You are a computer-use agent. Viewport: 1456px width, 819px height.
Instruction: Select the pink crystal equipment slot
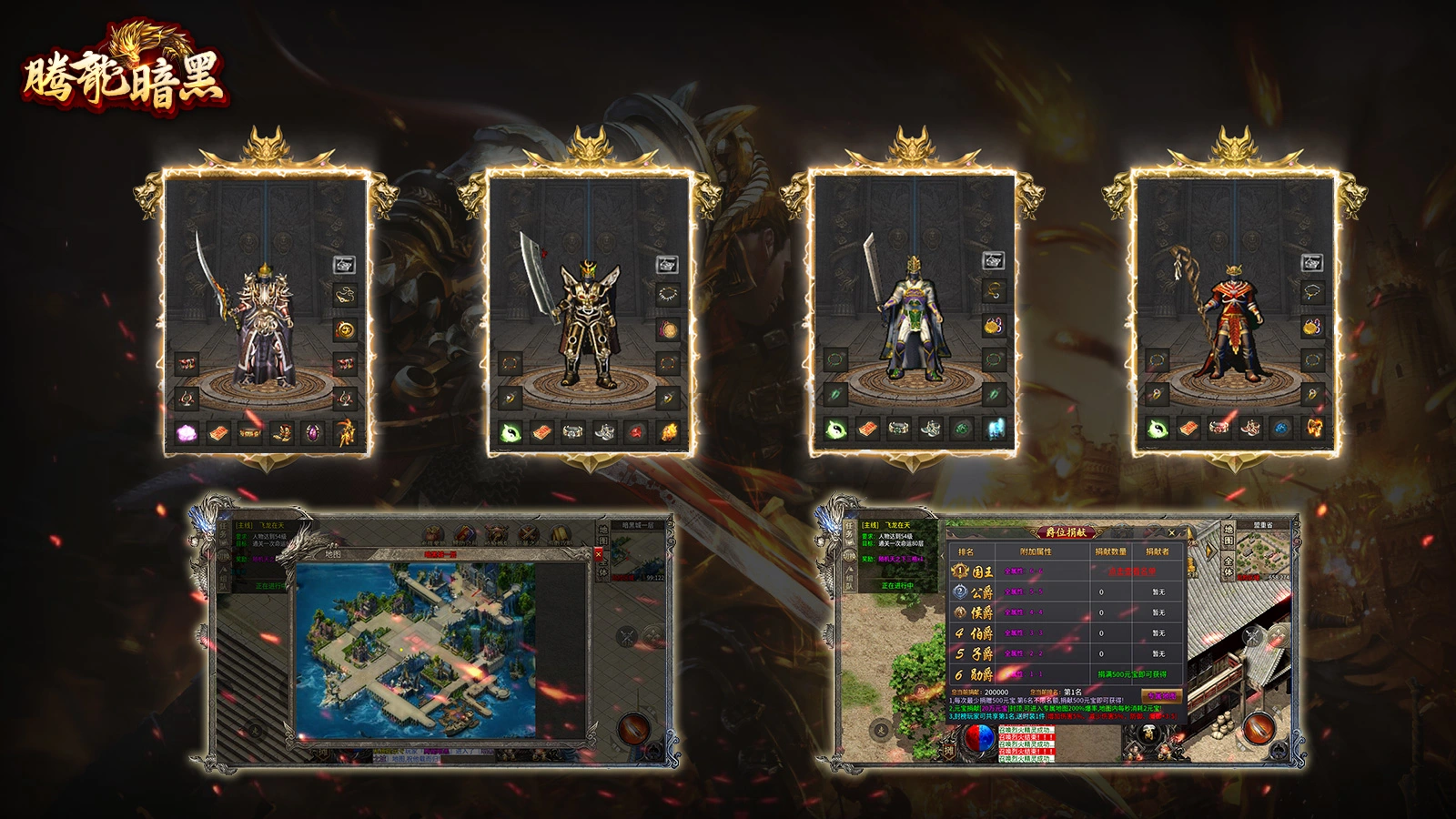point(186,433)
